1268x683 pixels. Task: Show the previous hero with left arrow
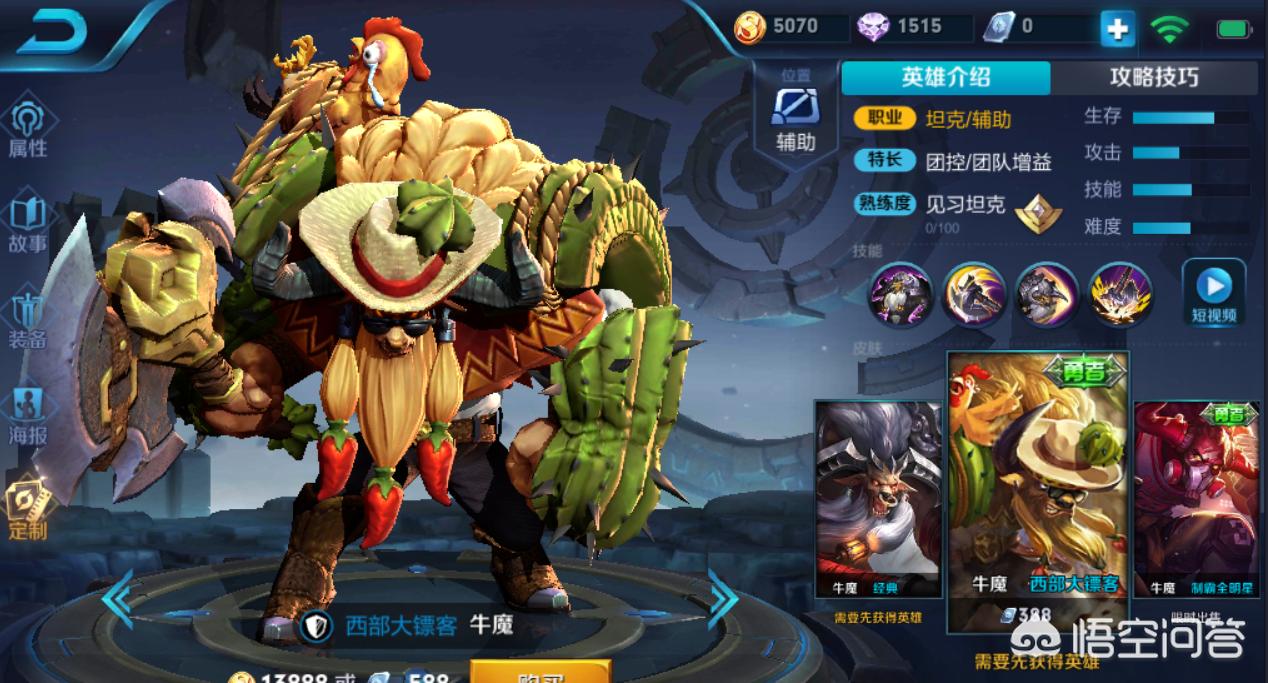tap(117, 599)
